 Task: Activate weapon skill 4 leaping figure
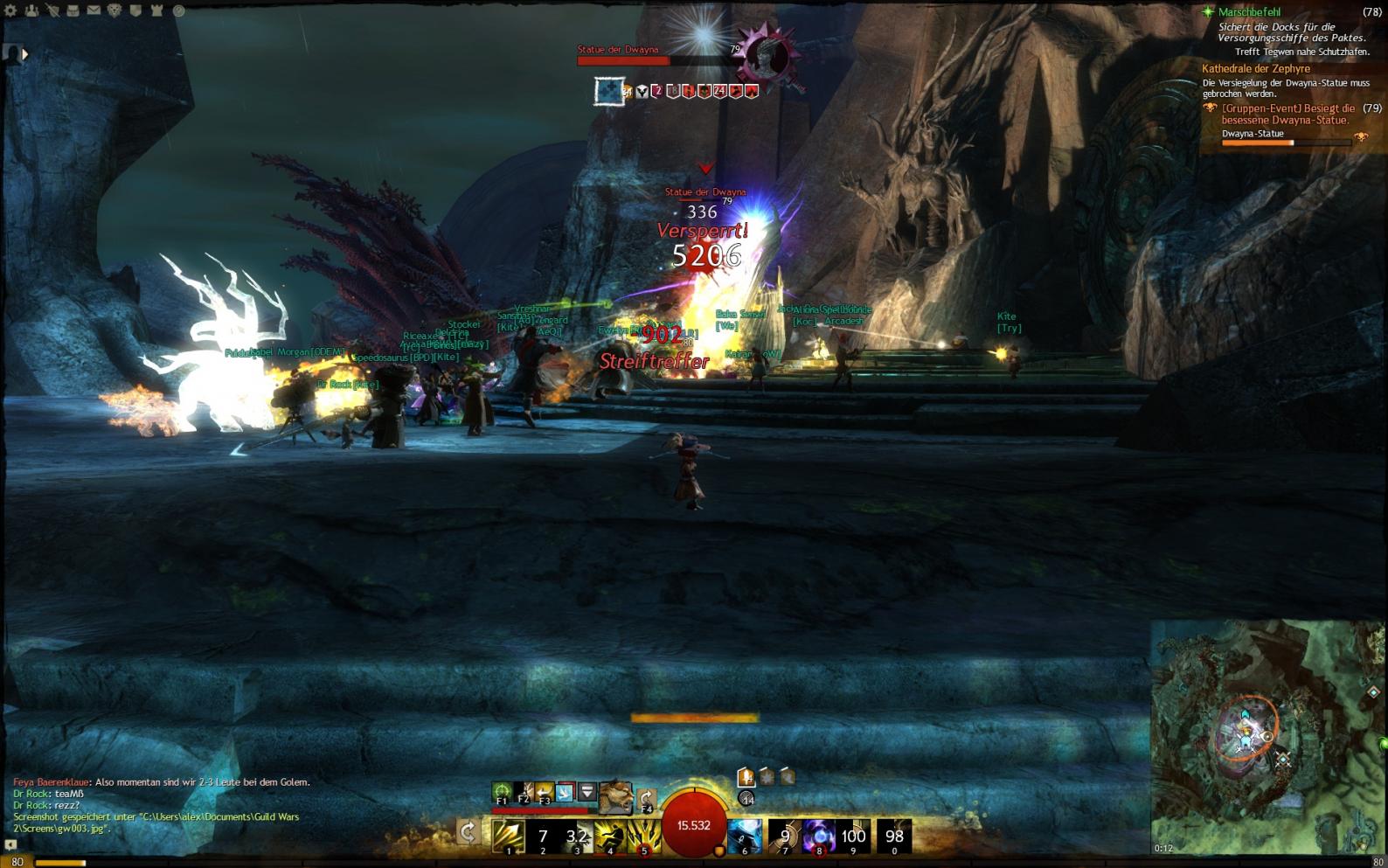pos(610,836)
